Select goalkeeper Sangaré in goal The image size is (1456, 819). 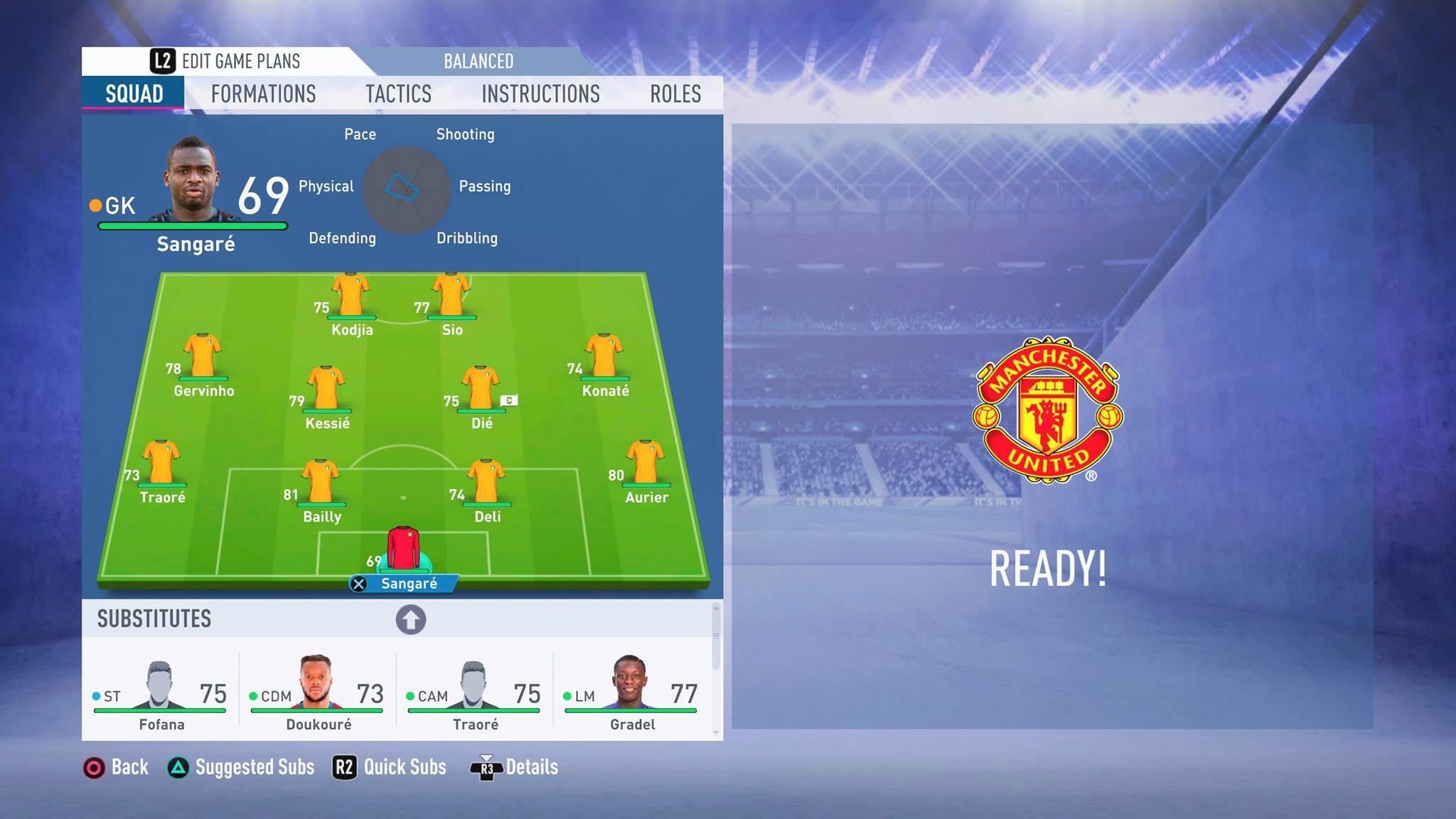coord(403,551)
